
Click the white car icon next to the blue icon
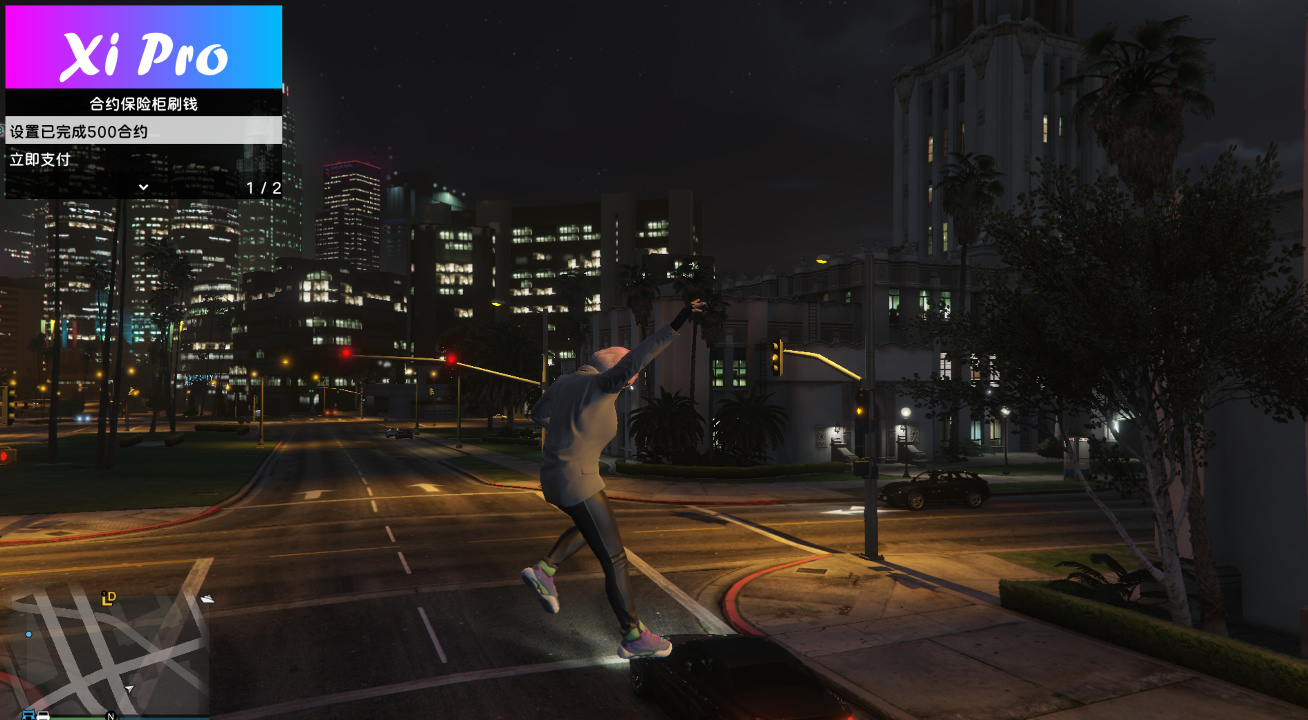42,713
